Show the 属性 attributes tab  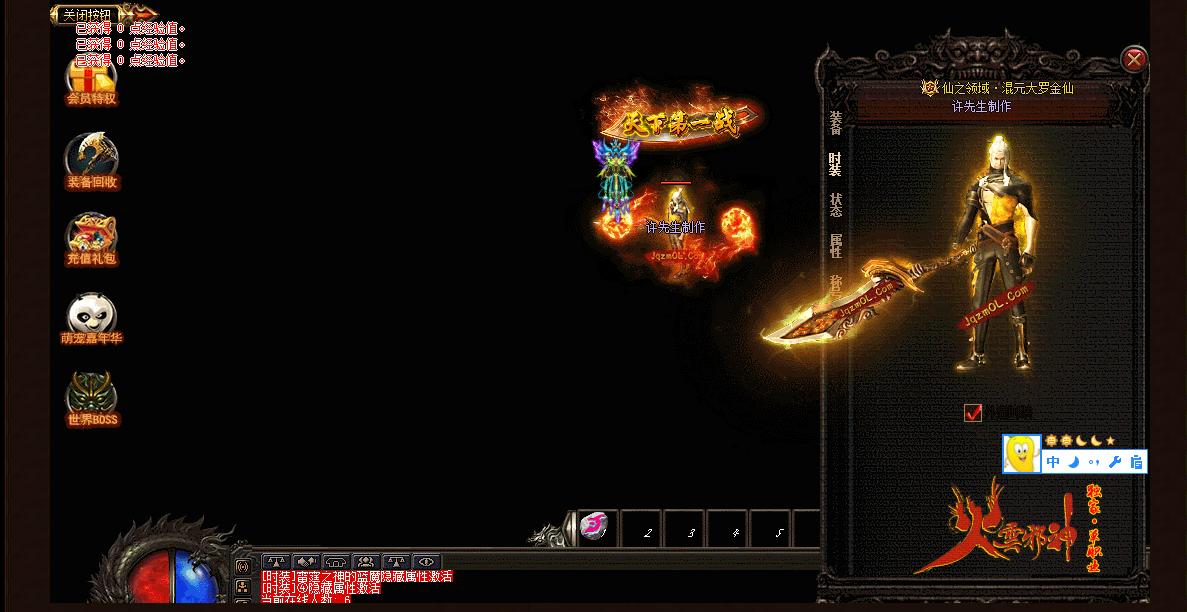(x=836, y=245)
